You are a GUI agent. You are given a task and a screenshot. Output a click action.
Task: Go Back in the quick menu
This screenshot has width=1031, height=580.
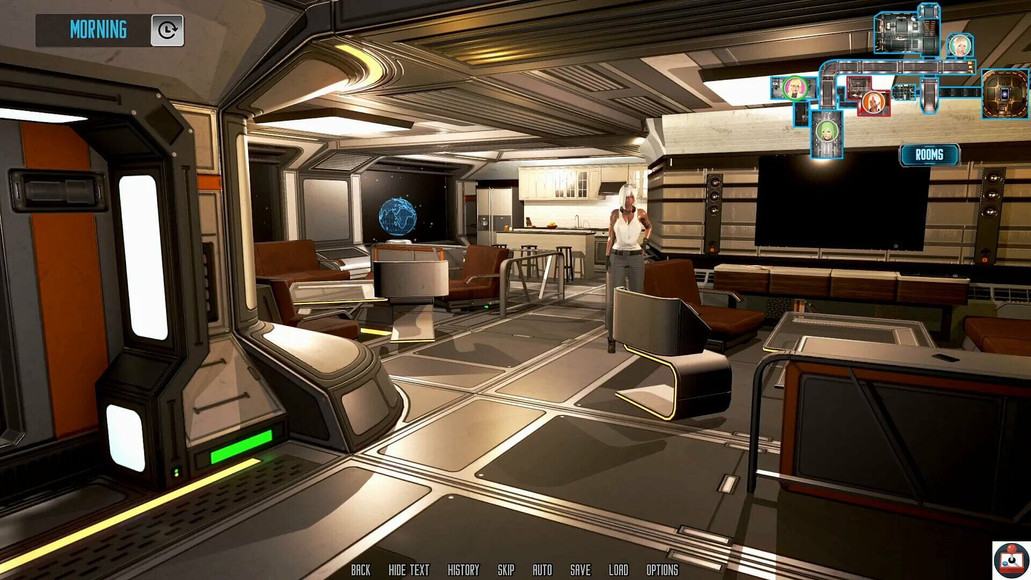(x=361, y=570)
